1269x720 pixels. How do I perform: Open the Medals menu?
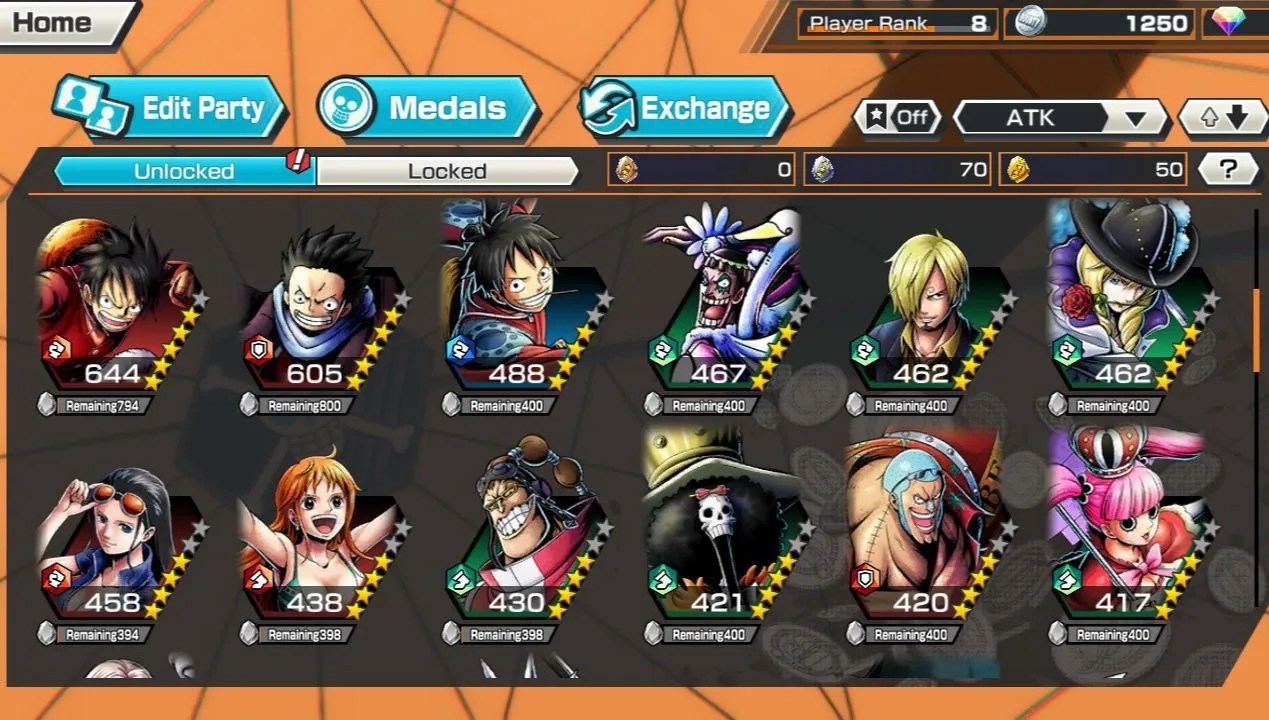pos(428,108)
